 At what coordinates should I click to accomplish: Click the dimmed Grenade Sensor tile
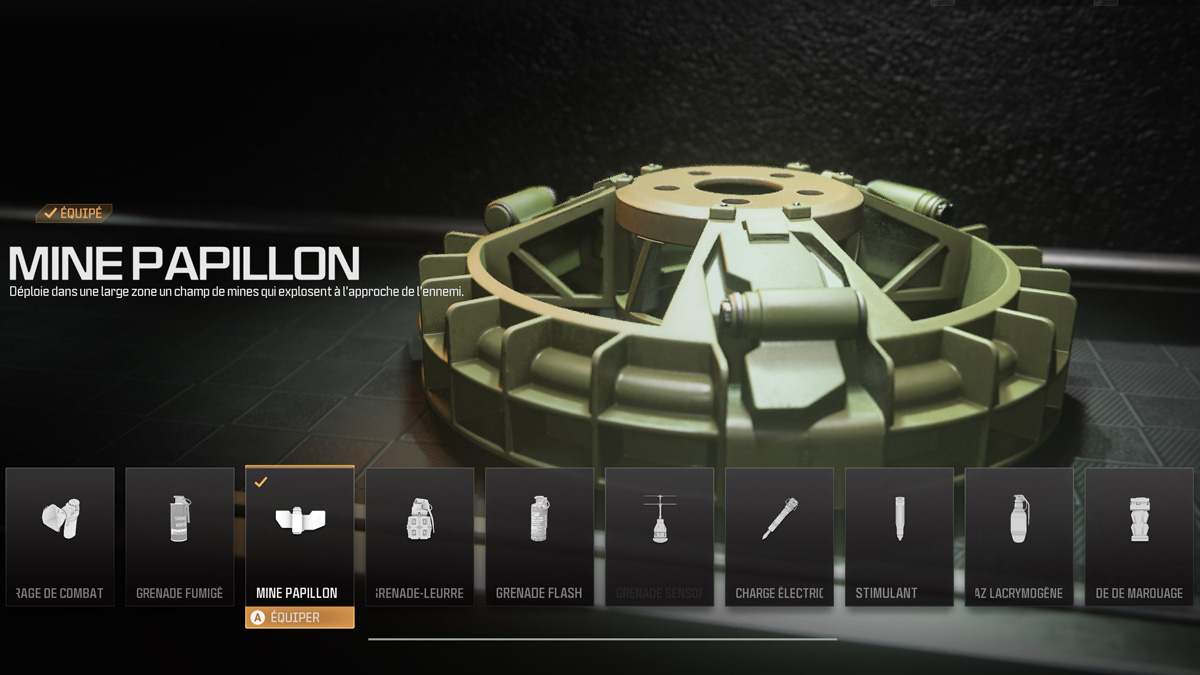tap(660, 537)
